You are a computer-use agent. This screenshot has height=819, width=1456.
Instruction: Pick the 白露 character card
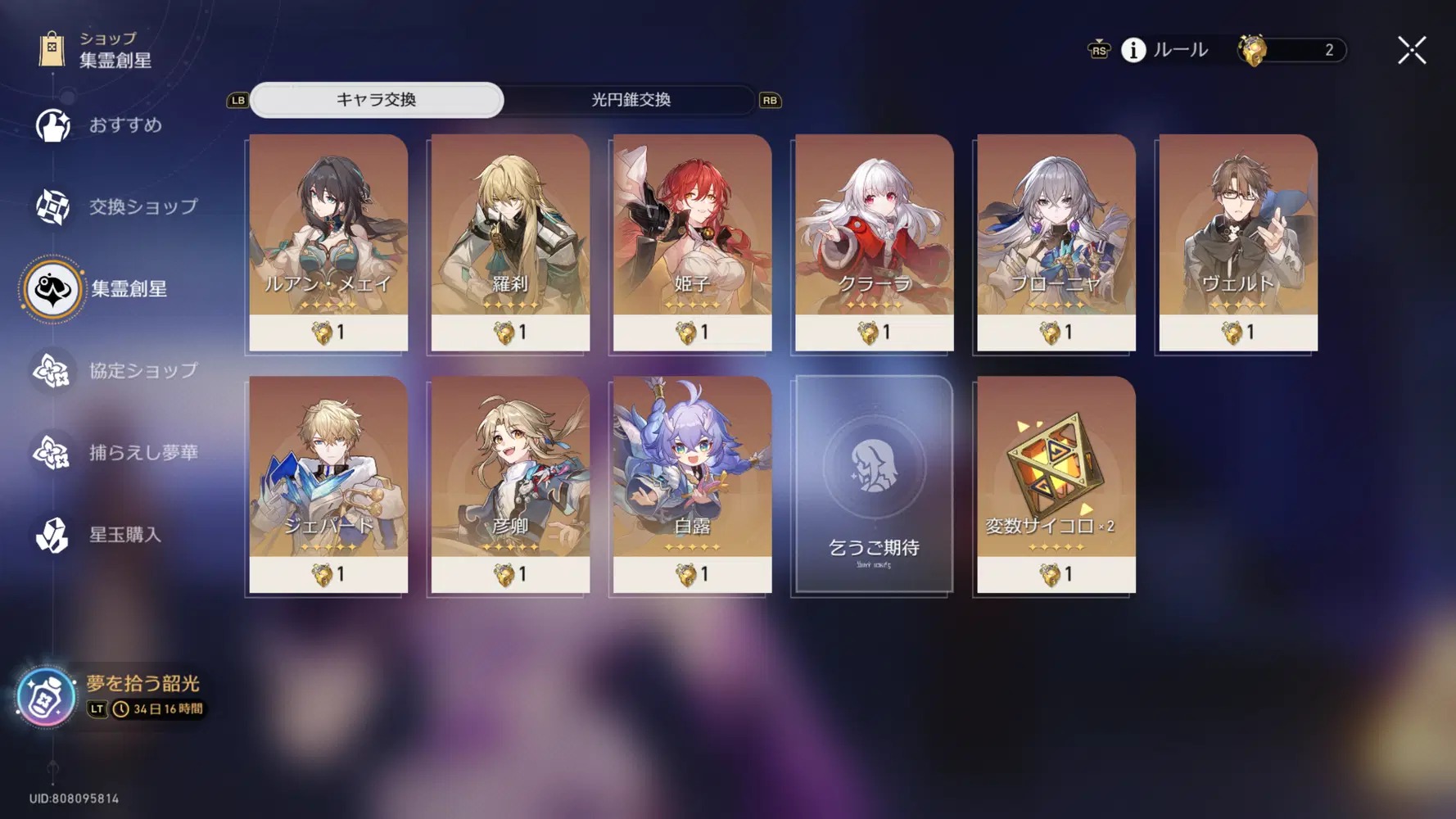(x=692, y=484)
